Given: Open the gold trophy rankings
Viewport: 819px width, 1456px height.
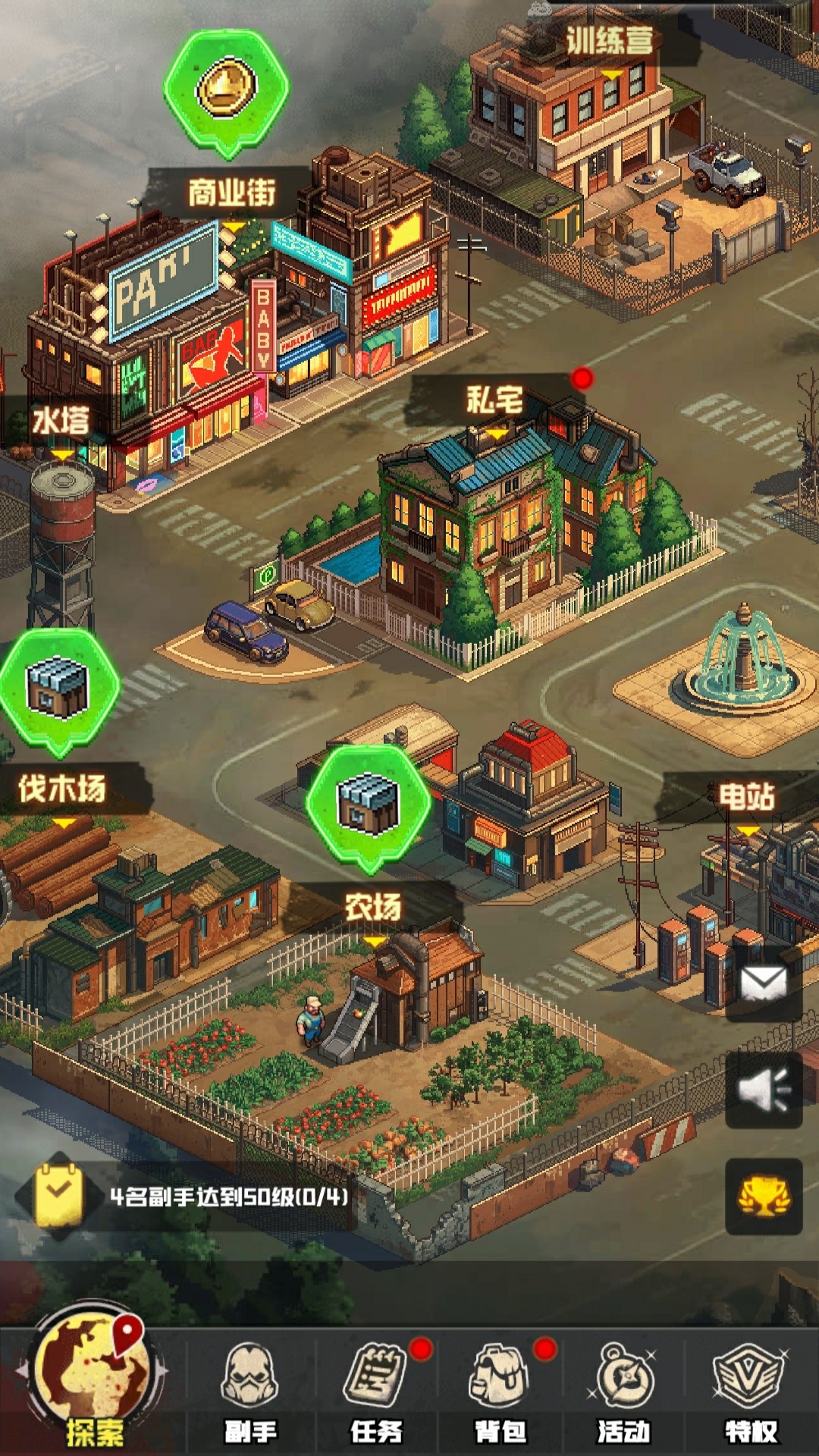Looking at the screenshot, I should click(x=764, y=1197).
